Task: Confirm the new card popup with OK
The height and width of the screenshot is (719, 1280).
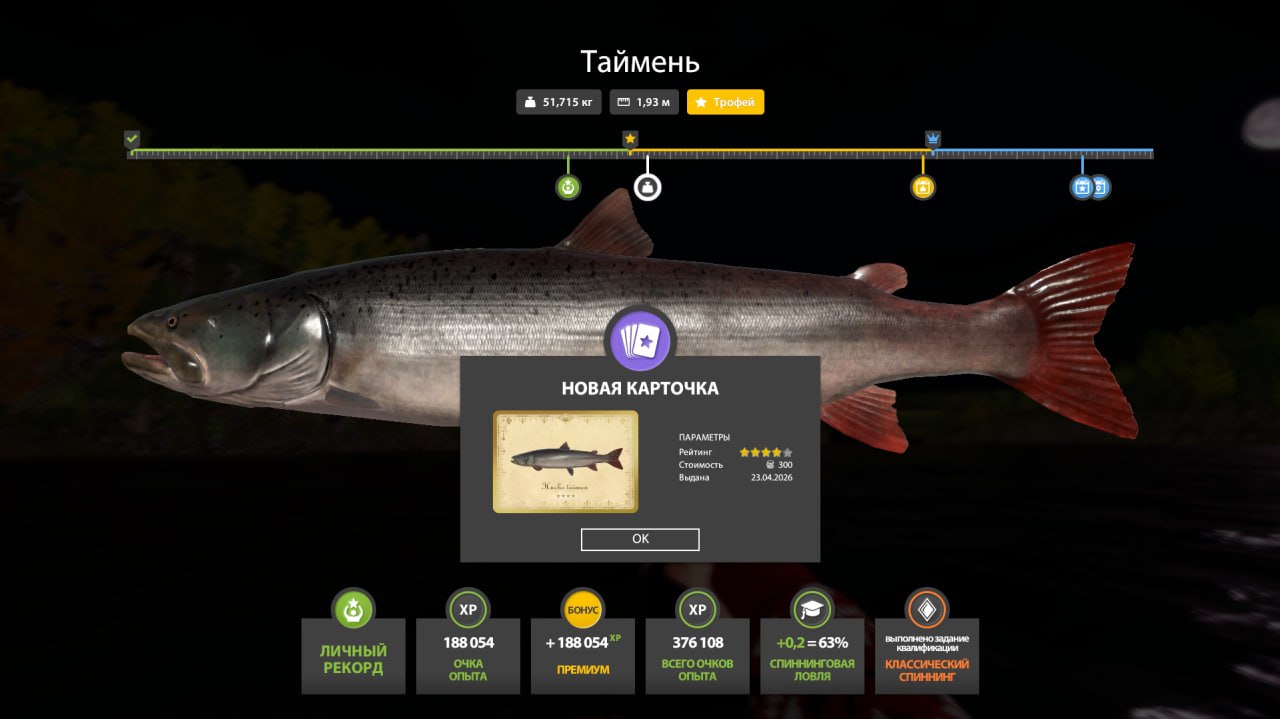Action: tap(640, 539)
